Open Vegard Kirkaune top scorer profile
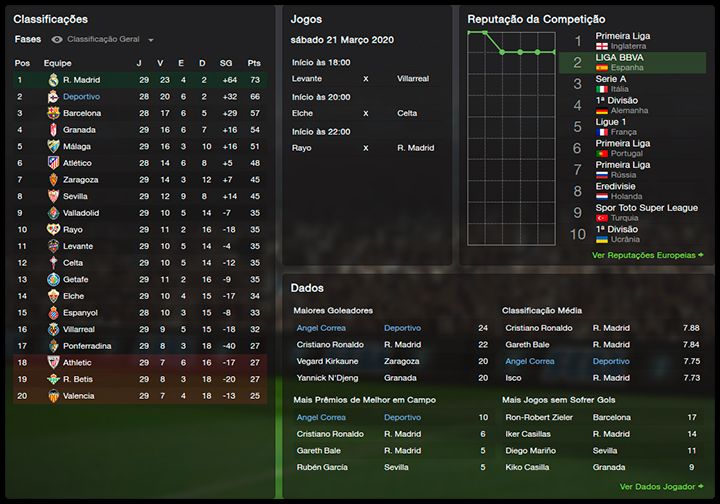 coord(327,361)
